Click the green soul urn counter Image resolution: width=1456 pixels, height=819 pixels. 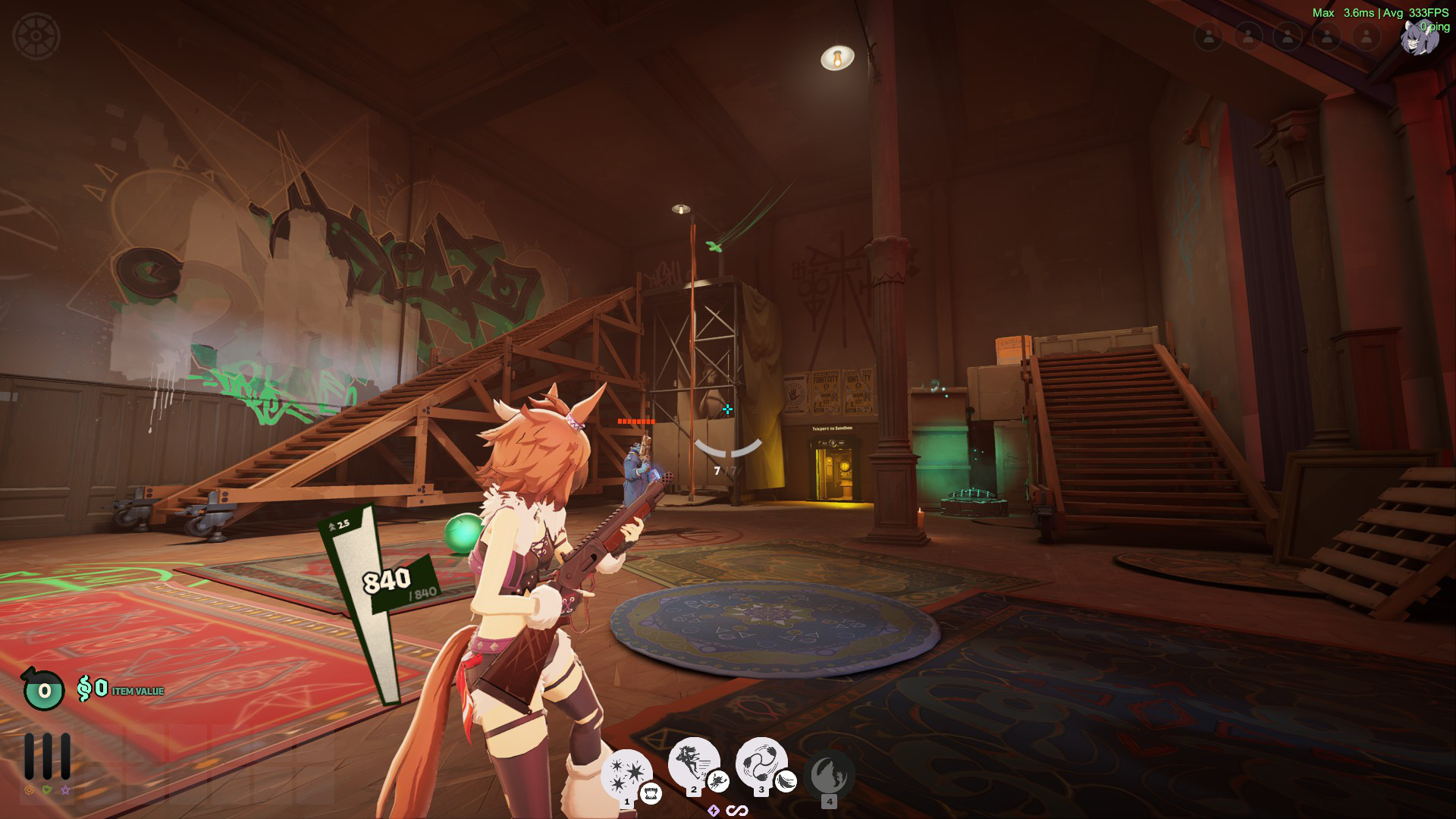pos(44,689)
